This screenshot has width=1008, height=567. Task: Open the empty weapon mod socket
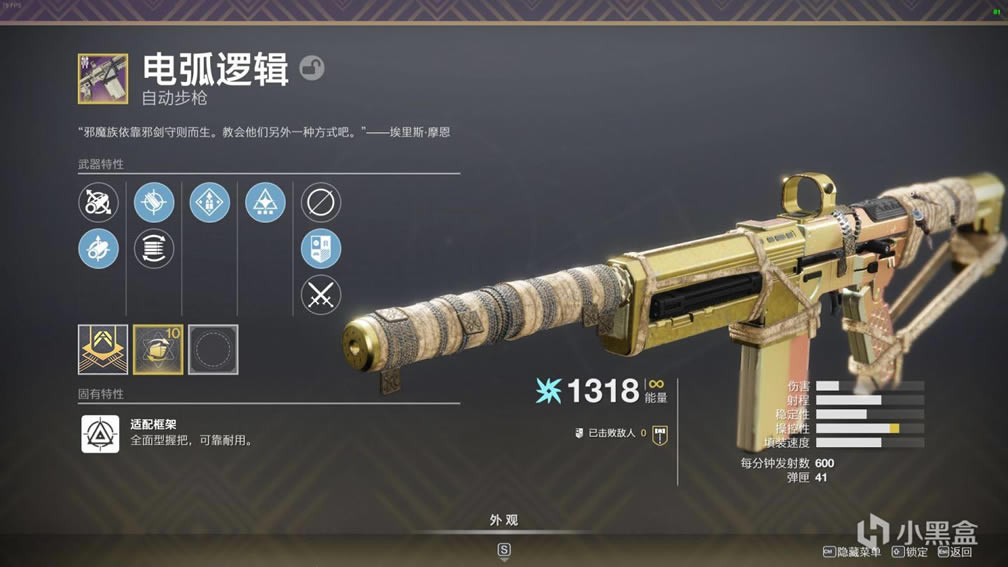point(213,350)
